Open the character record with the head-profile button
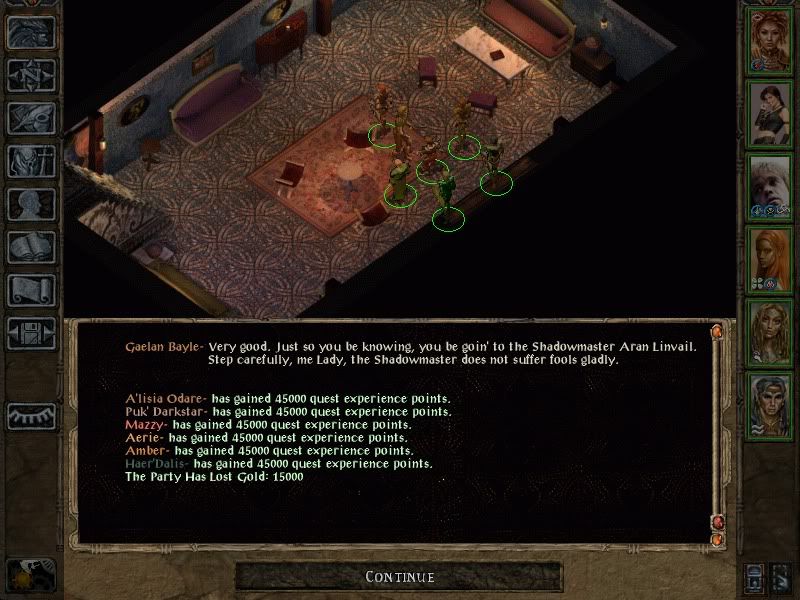Image resolution: width=800 pixels, height=600 pixels. pyautogui.click(x=31, y=204)
